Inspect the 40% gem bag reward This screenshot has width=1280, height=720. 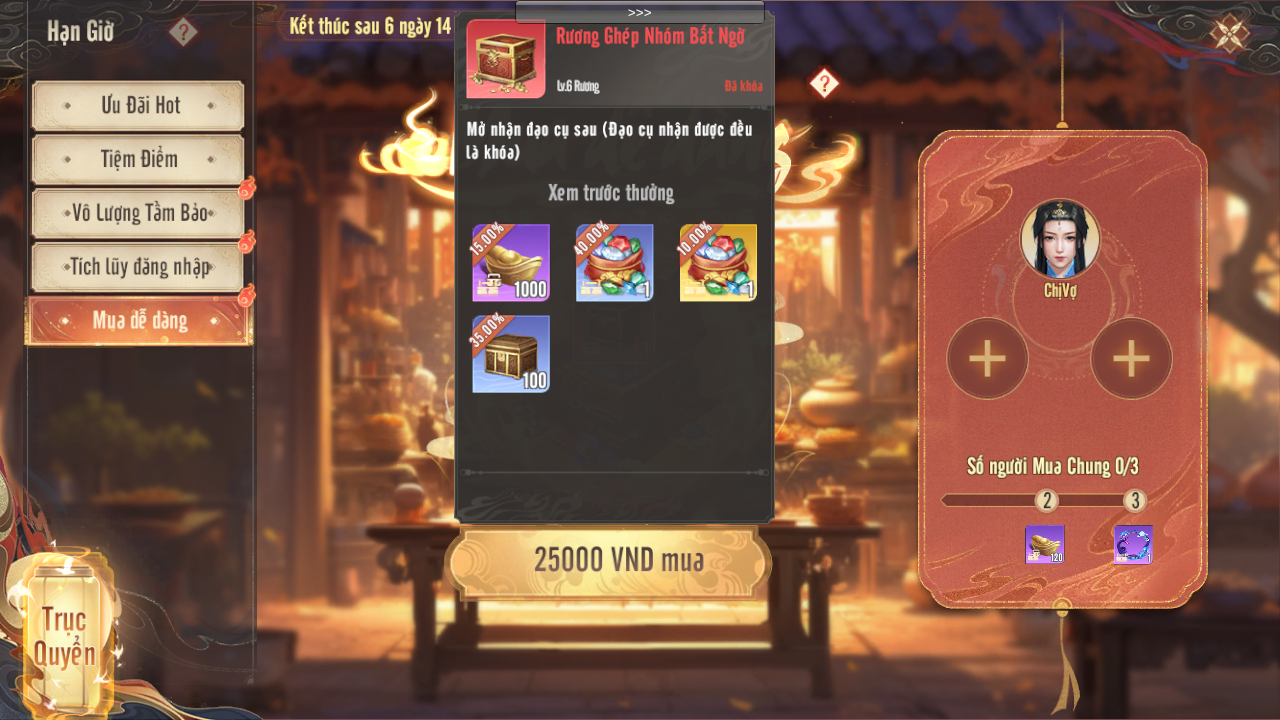(614, 263)
